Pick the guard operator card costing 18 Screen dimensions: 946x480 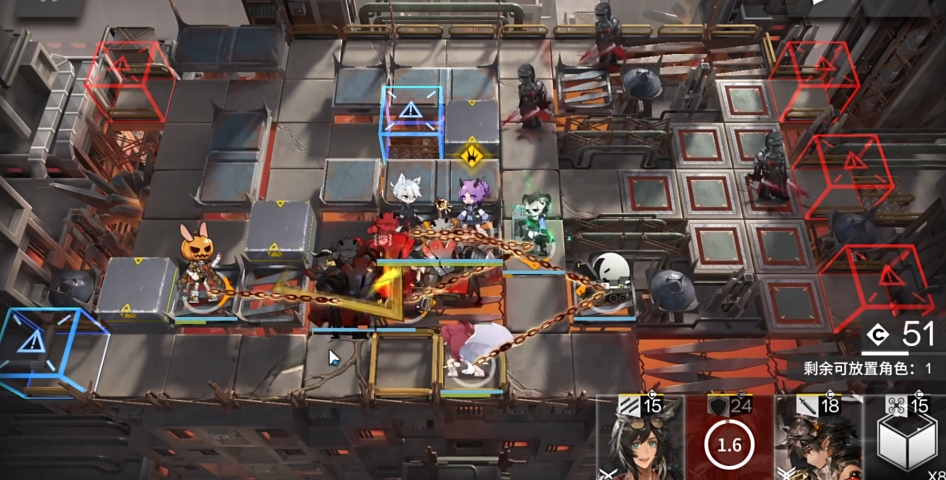point(818,440)
